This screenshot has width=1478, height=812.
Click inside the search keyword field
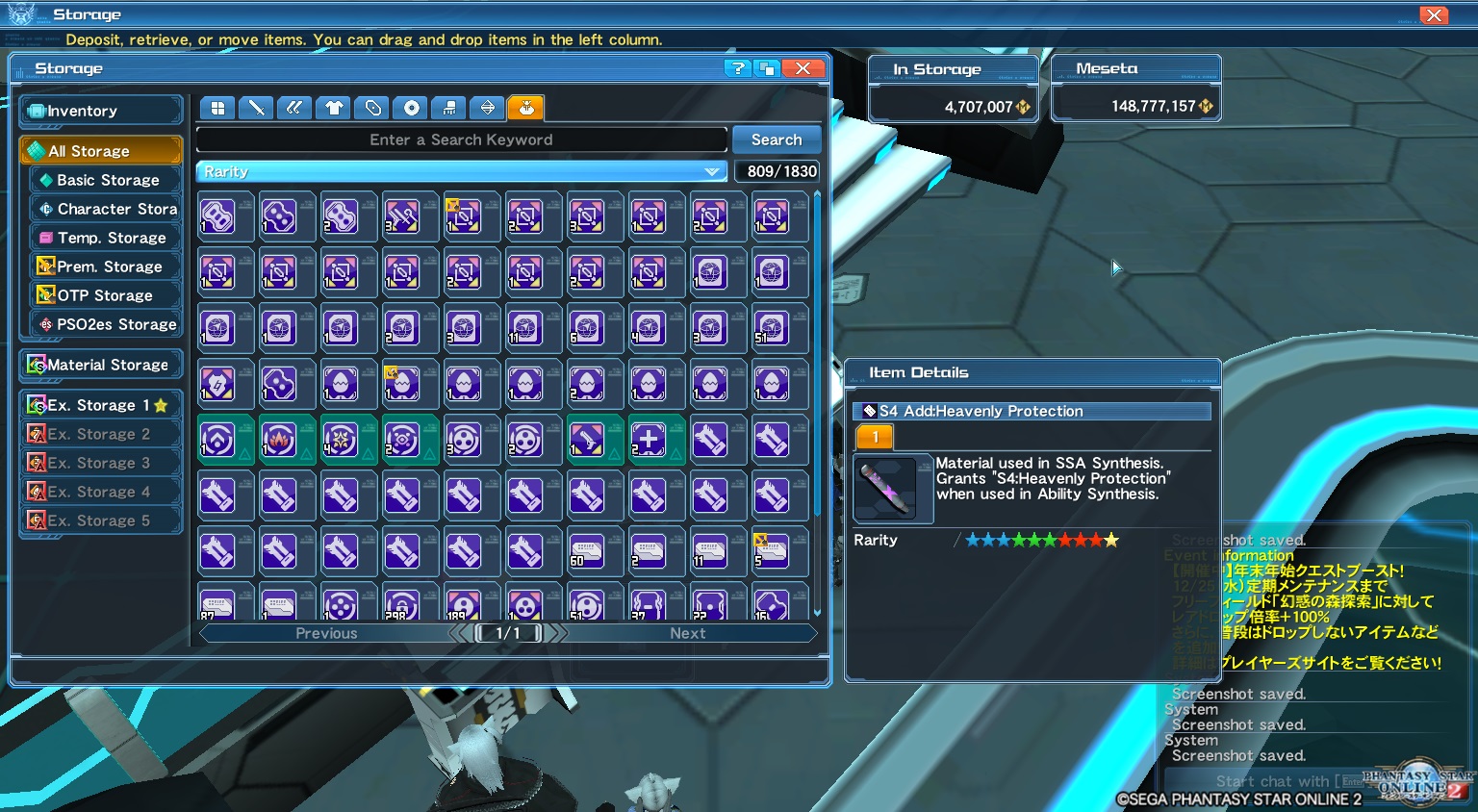pyautogui.click(x=460, y=140)
